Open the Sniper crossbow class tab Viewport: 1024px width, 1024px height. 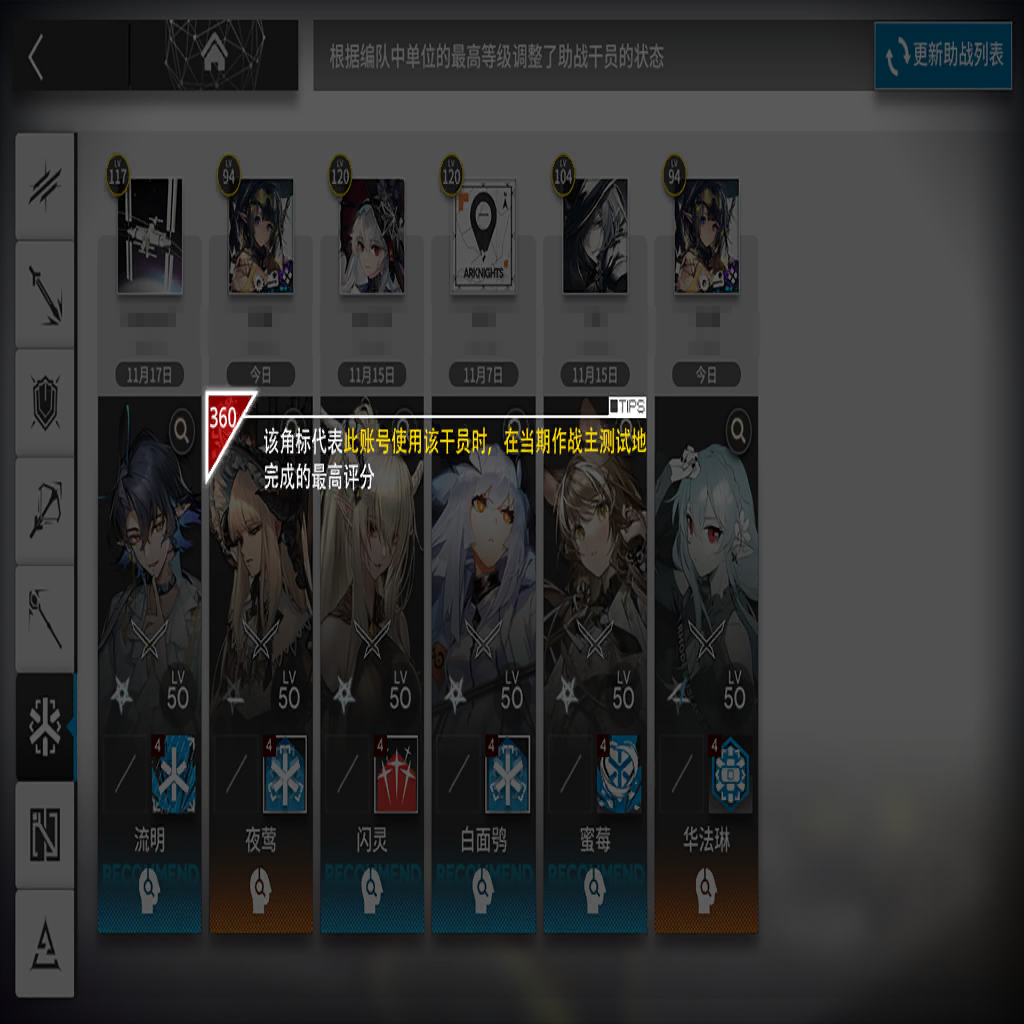tap(45, 510)
